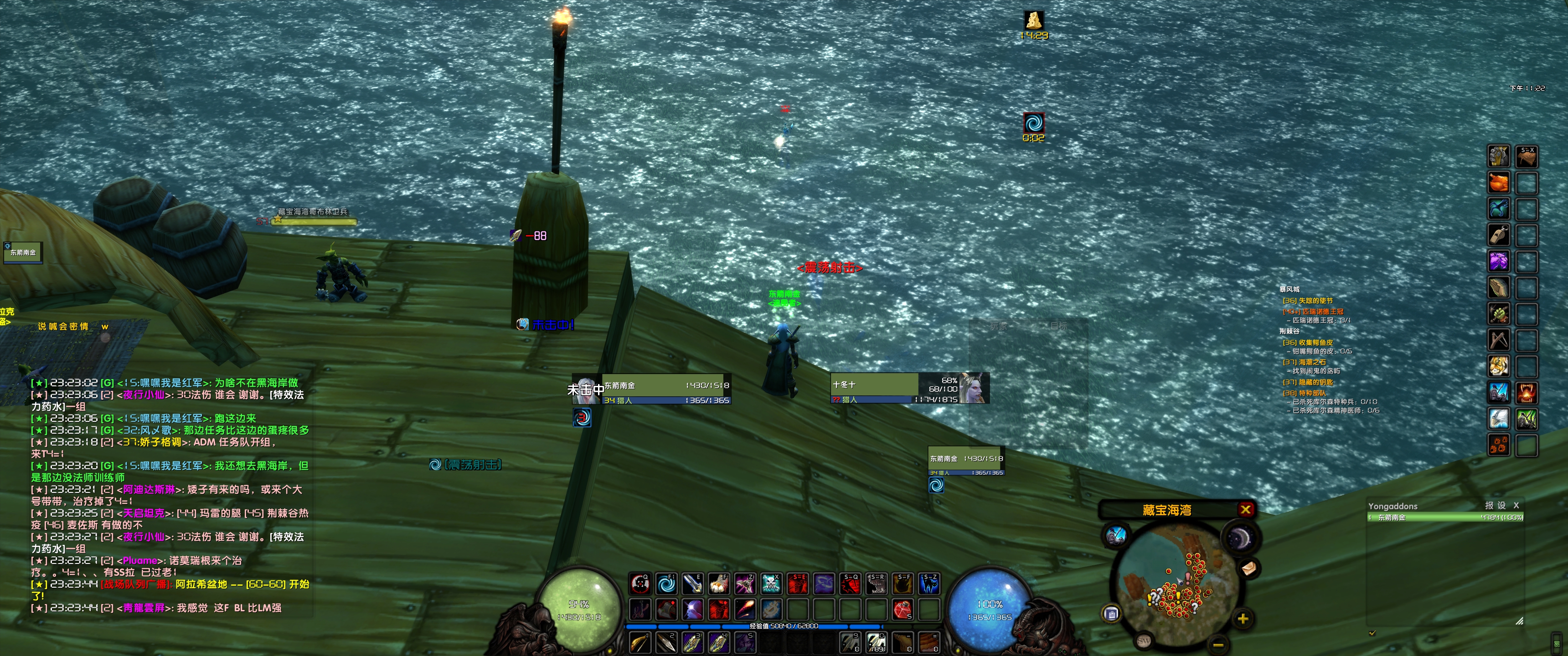Screen dimensions: 1568x656
Task: Click the Yongaddons 报 report button
Action: (x=1489, y=505)
